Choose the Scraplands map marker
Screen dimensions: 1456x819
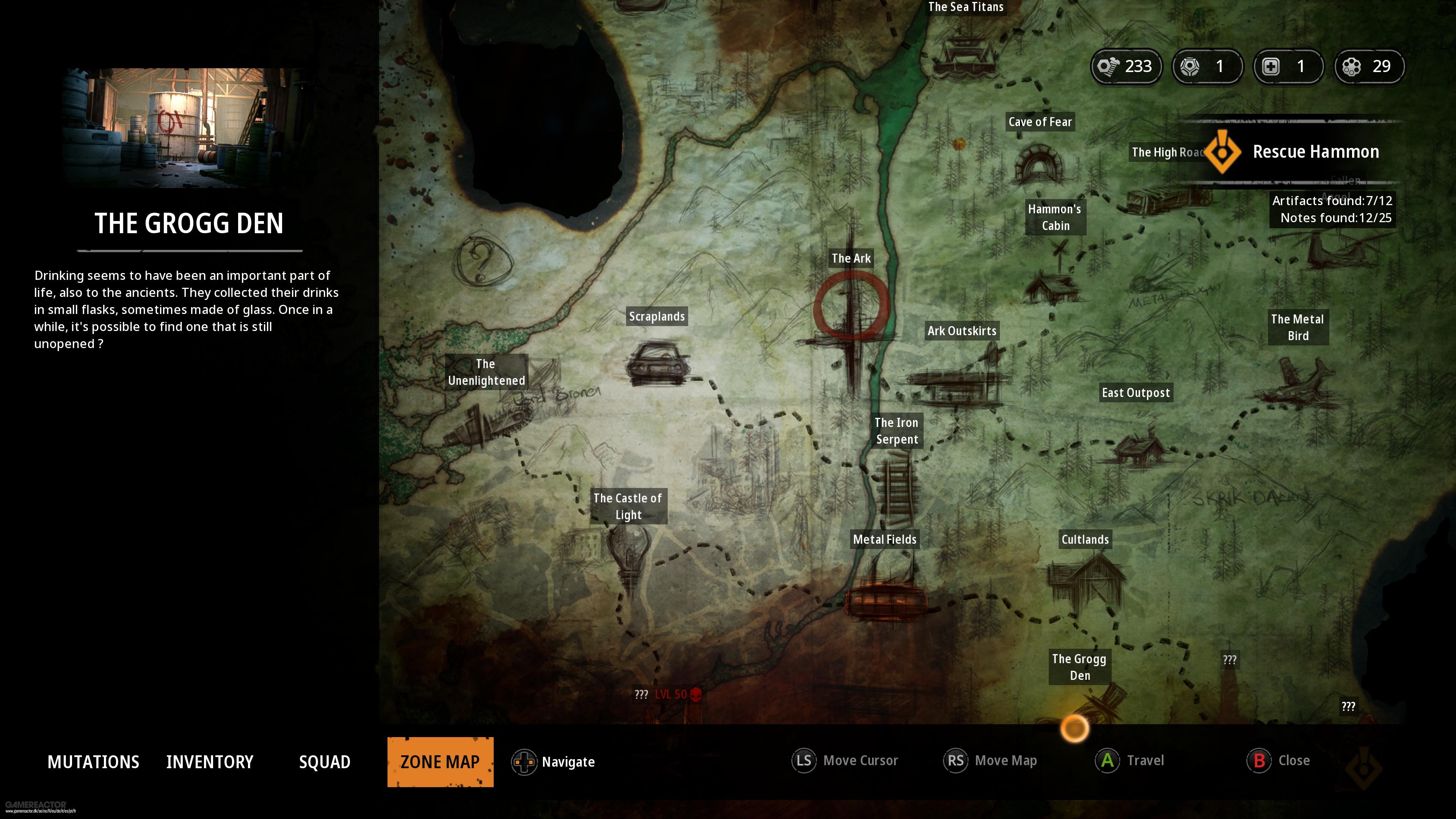pyautogui.click(x=657, y=317)
